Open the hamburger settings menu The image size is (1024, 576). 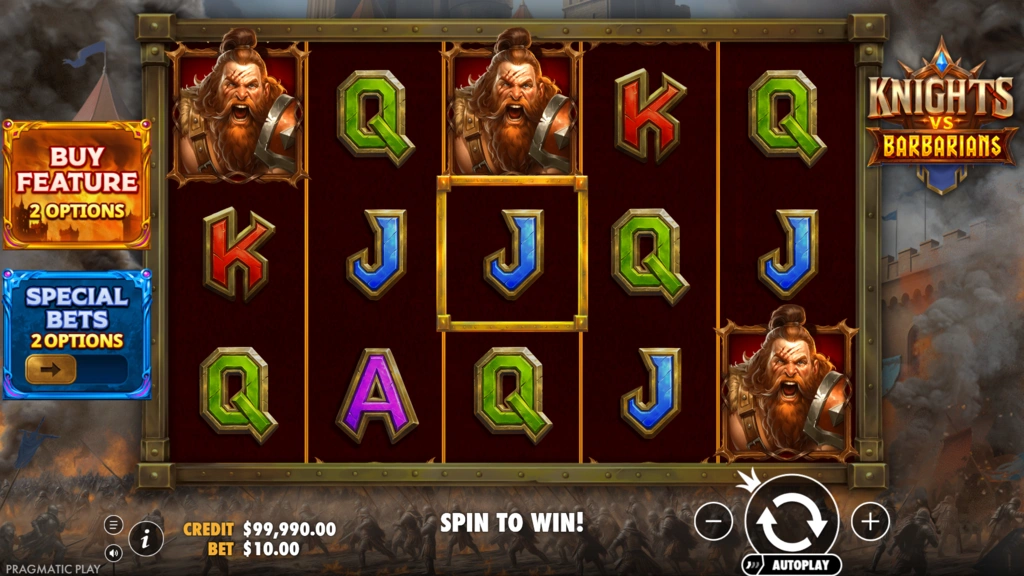click(113, 524)
